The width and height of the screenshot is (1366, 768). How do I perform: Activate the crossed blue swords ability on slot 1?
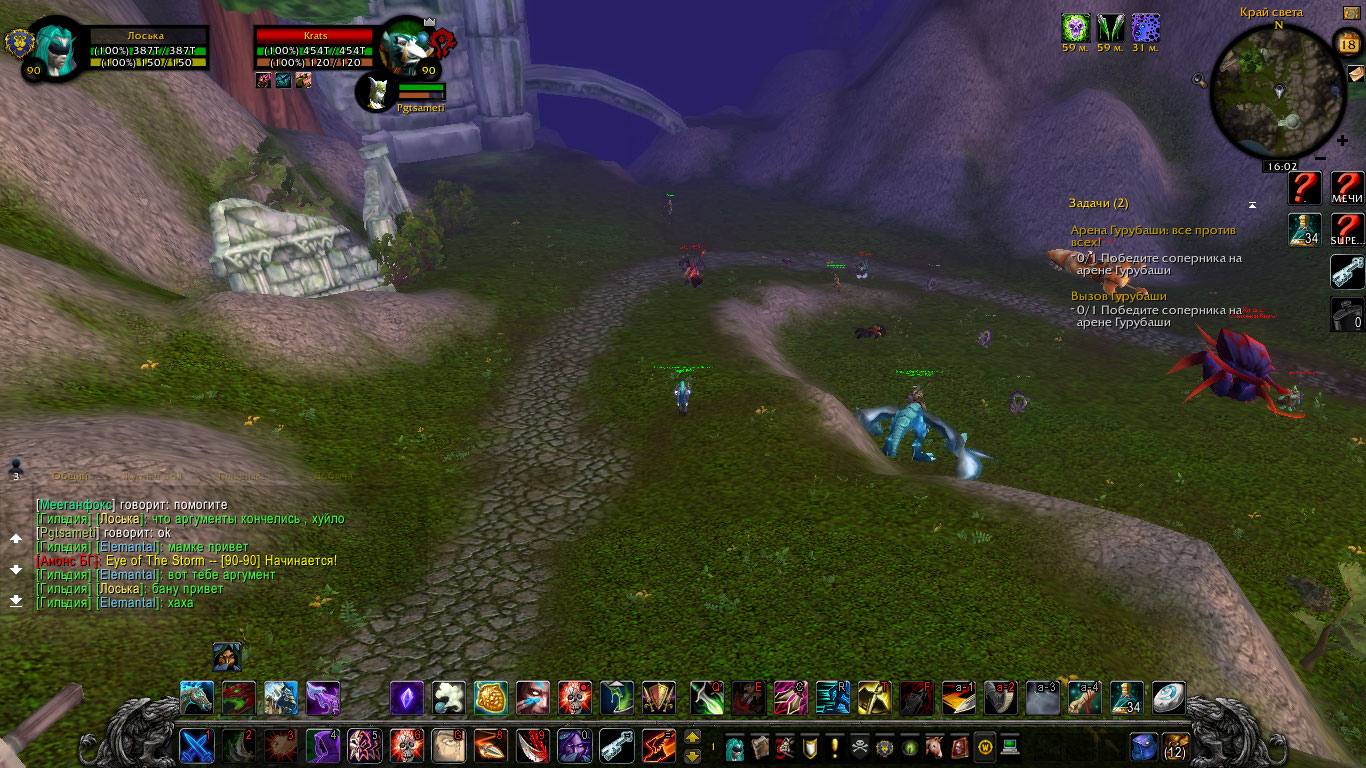[196, 746]
